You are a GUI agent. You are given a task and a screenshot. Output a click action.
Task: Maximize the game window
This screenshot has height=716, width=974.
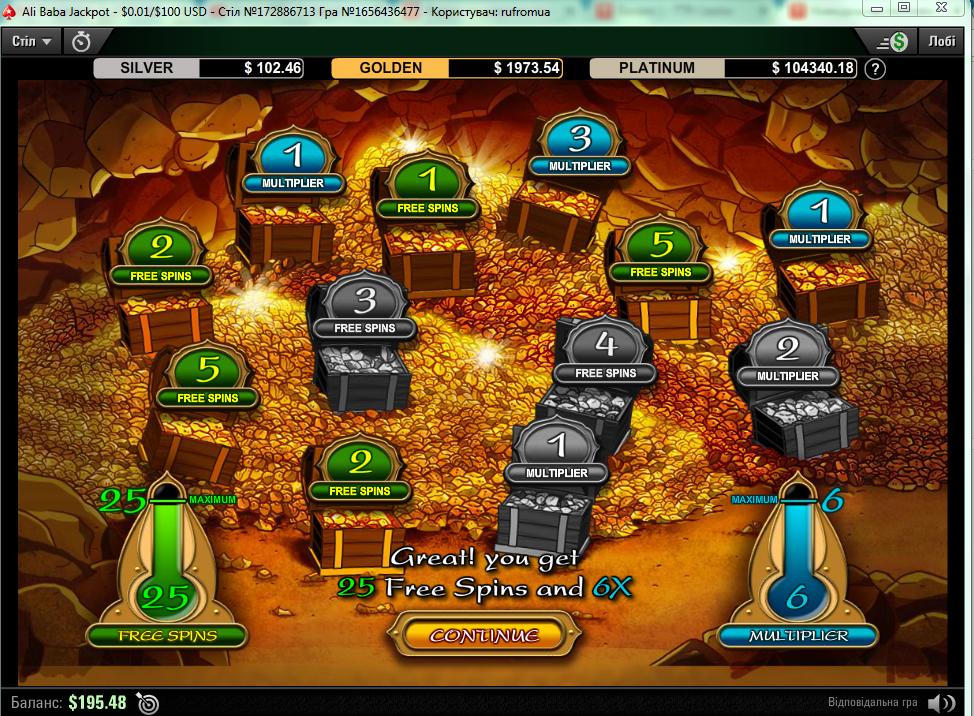tap(904, 8)
